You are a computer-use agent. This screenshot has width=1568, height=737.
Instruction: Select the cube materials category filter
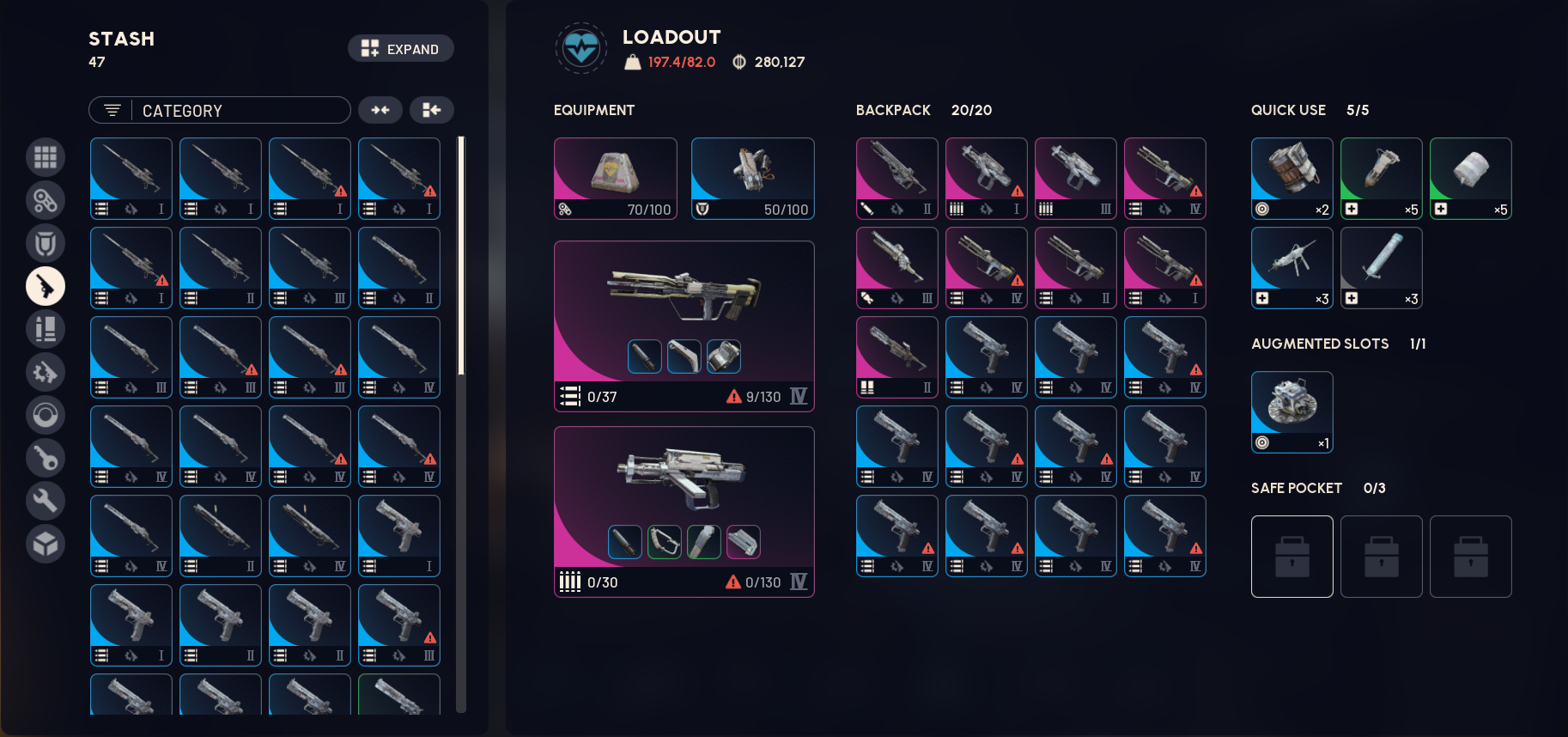46,544
